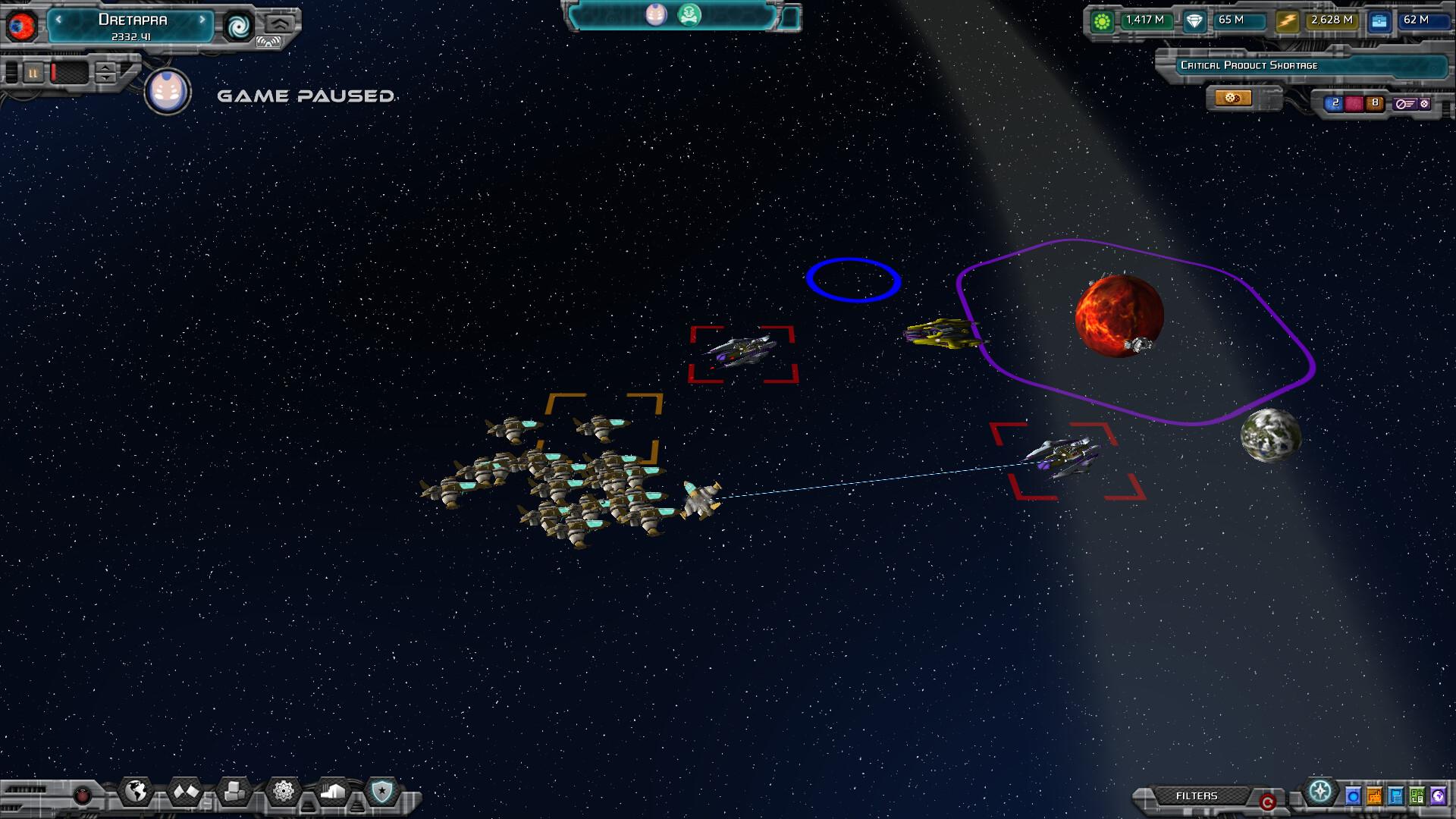Open the research gear menu
The image size is (1456, 819).
(x=284, y=791)
